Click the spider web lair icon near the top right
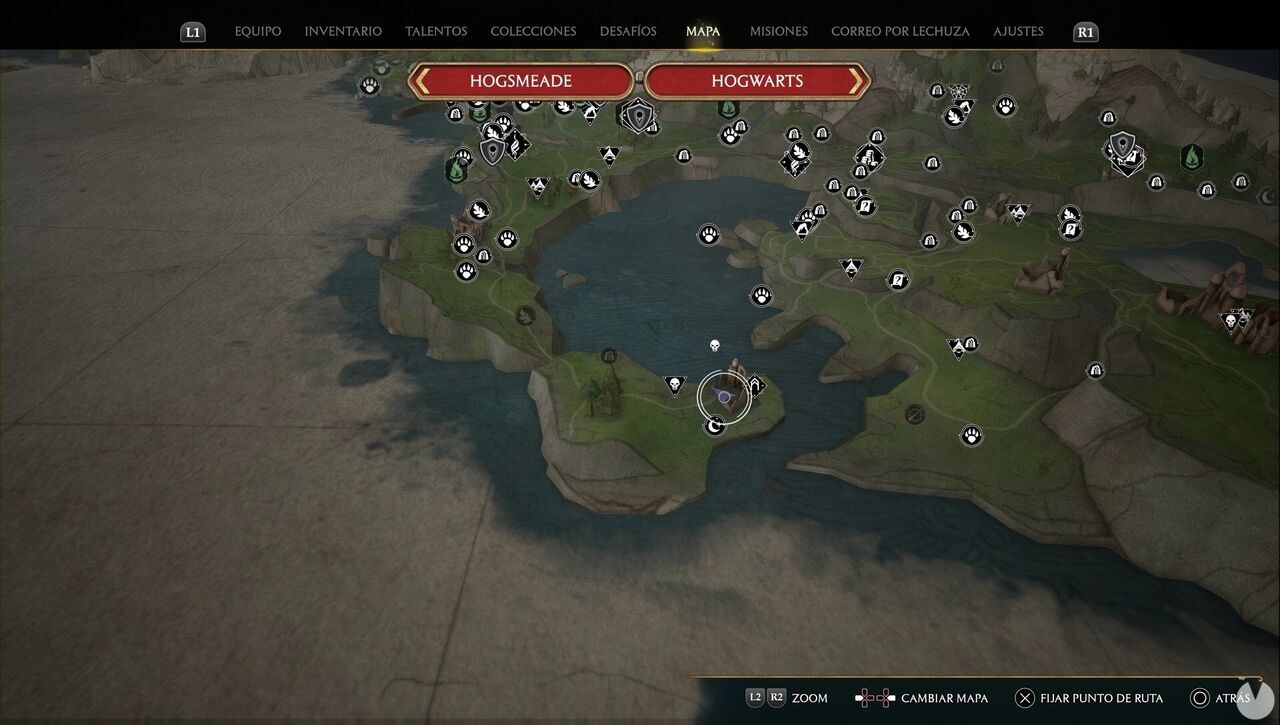Screen dimensions: 1280x725 click(959, 92)
